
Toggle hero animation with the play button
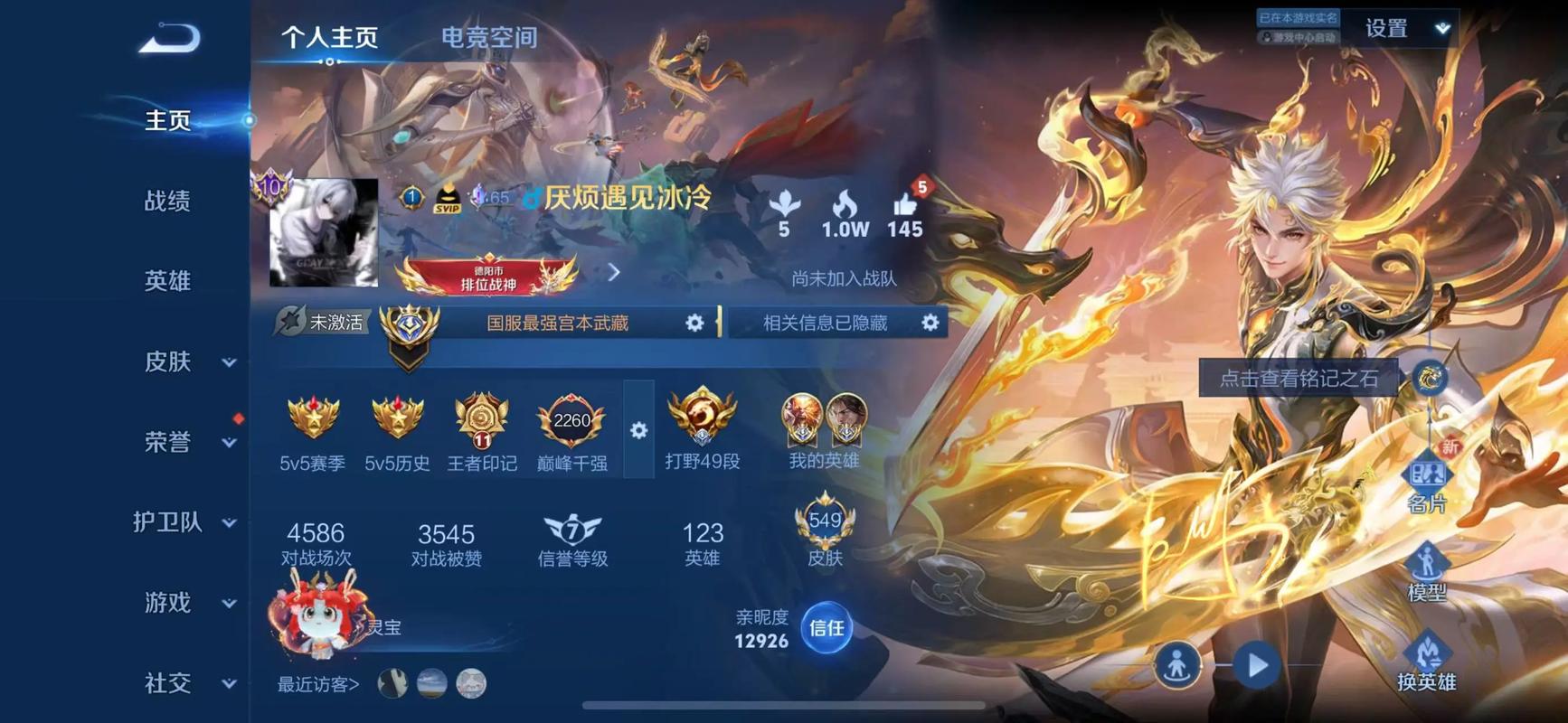[1257, 662]
